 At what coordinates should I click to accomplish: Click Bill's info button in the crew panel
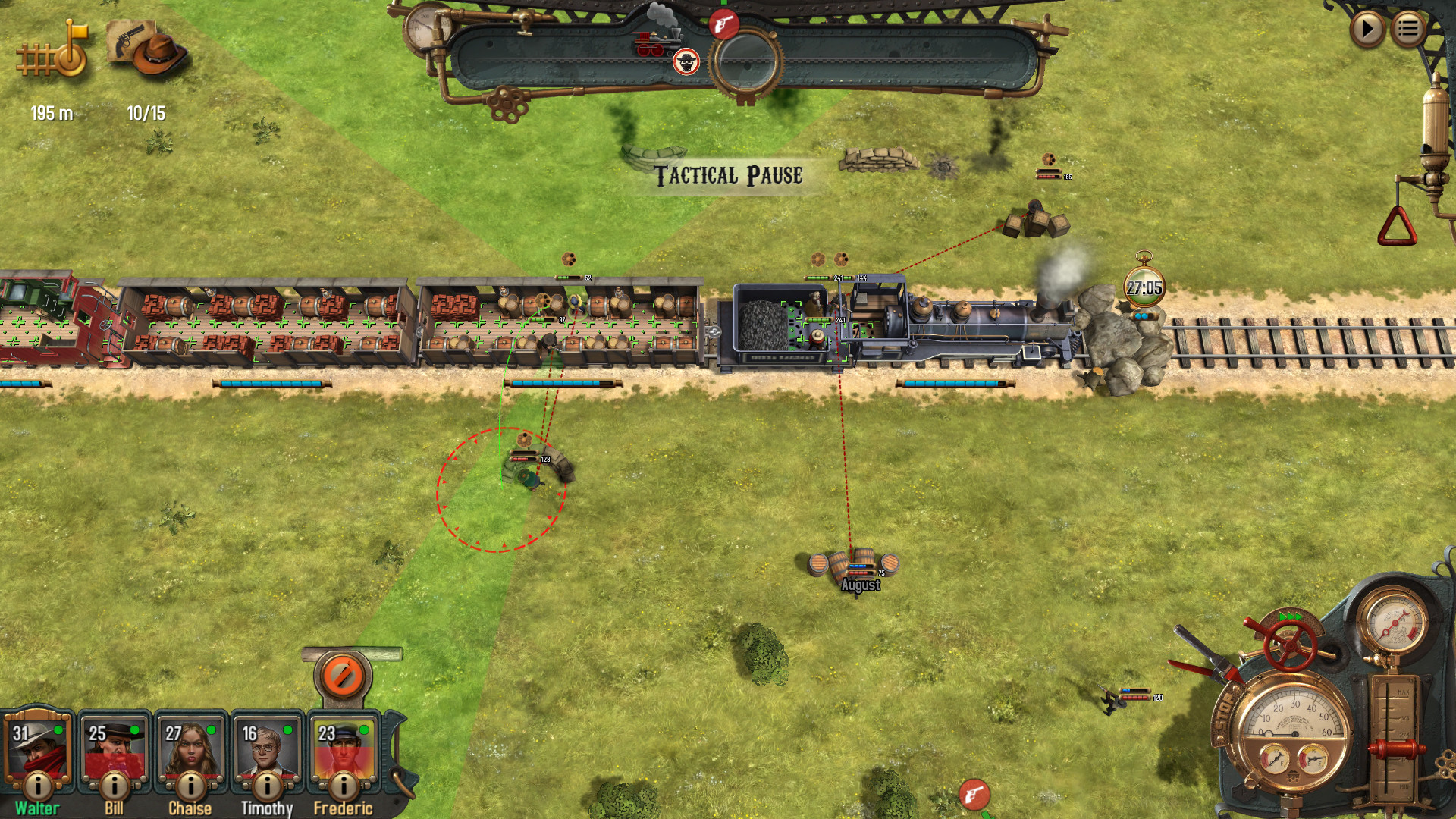point(114,785)
